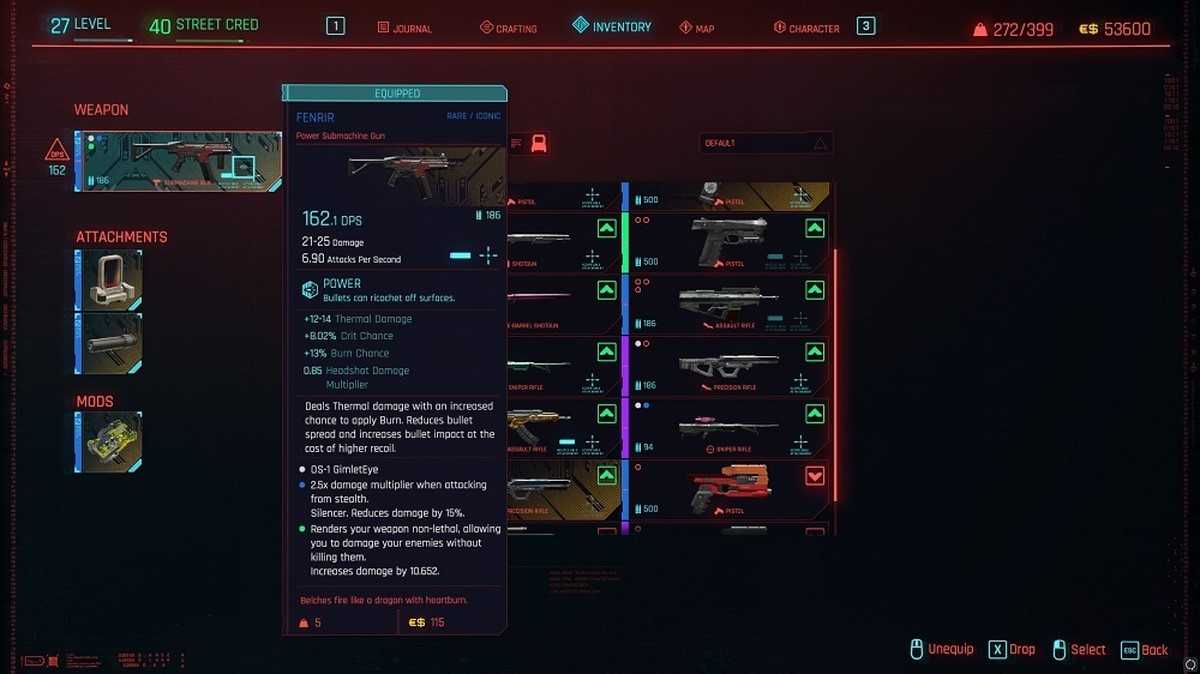Switch to the Crafting tab
The width and height of the screenshot is (1200, 674).
(508, 28)
